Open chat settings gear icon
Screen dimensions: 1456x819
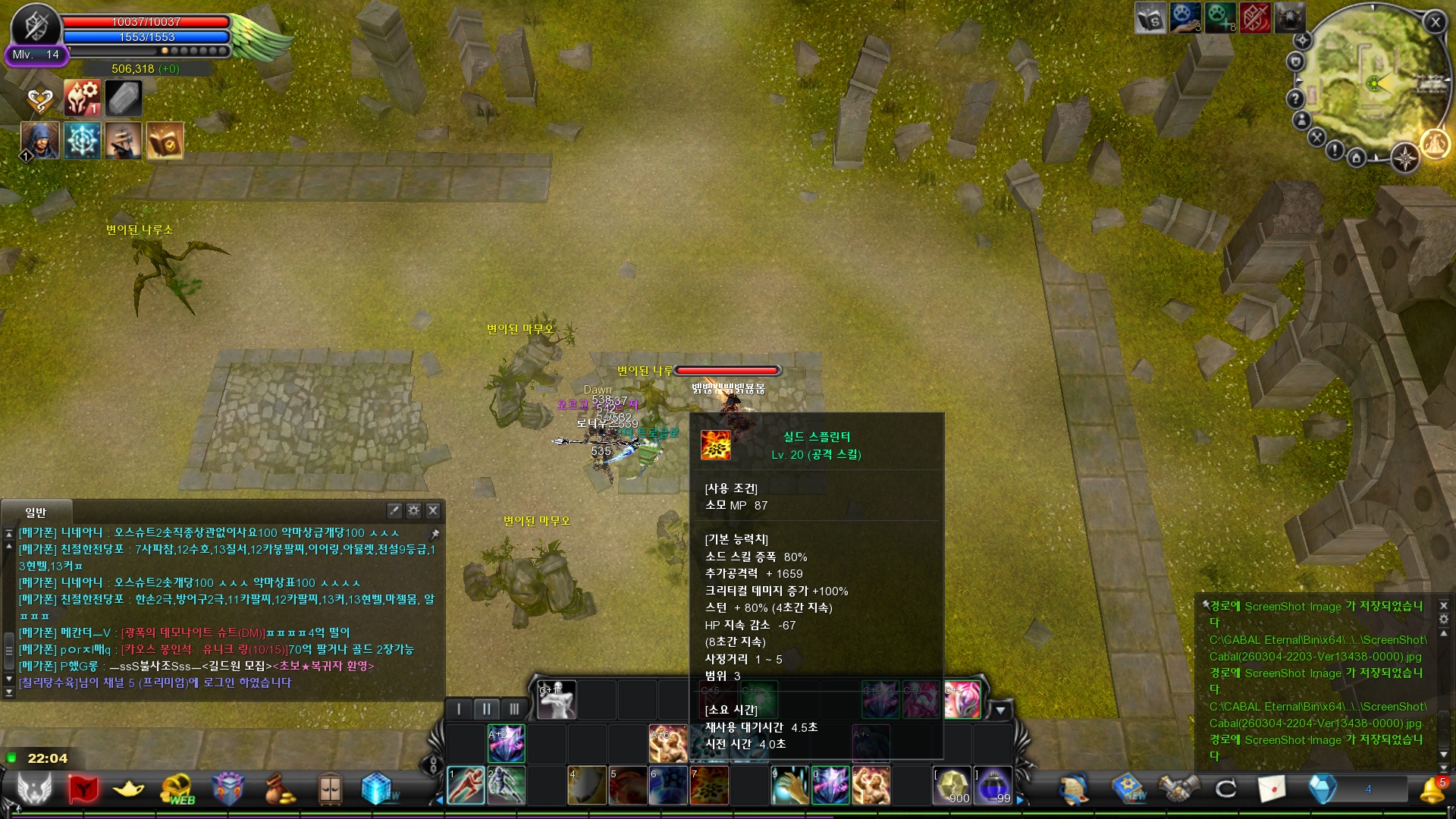pos(413,510)
